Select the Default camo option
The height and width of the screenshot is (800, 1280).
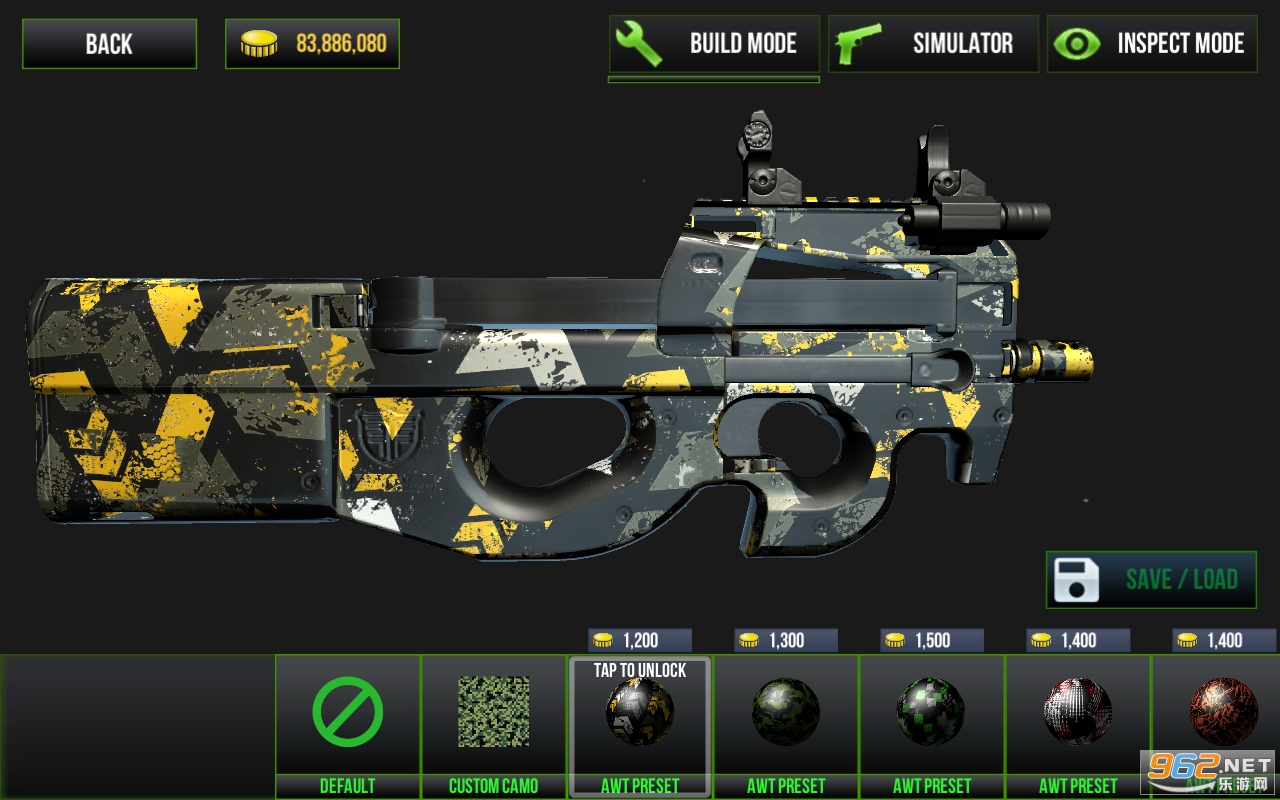pos(348,713)
